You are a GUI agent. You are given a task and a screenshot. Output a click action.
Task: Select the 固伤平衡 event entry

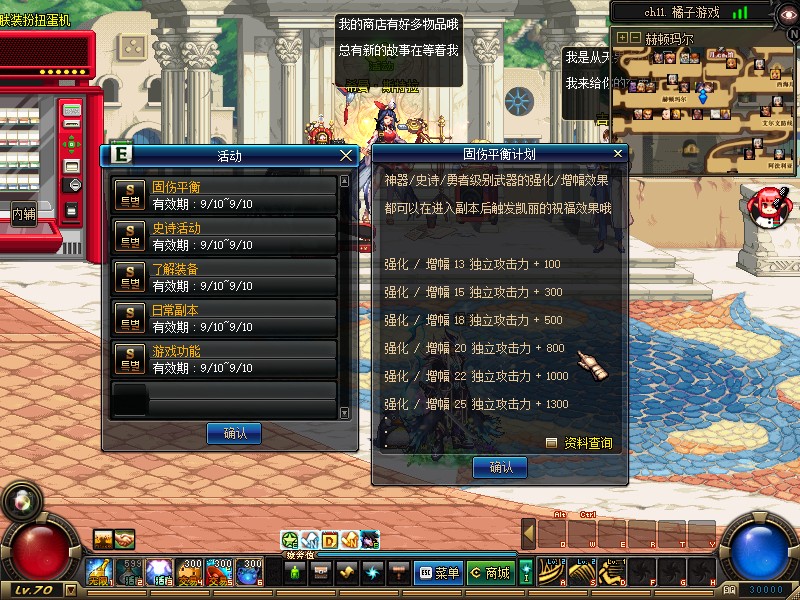(x=224, y=195)
